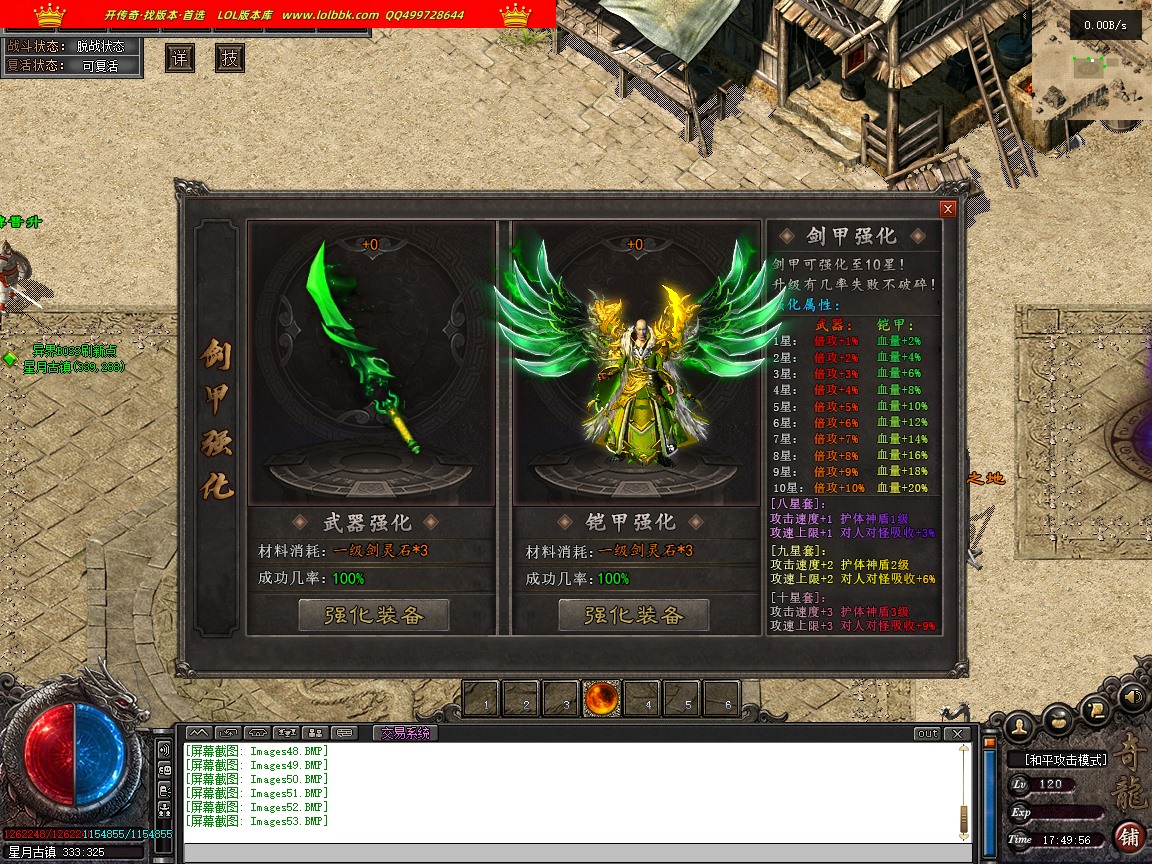This screenshot has width=1152, height=864.
Task: Click the chat input field
Action: 575,852
